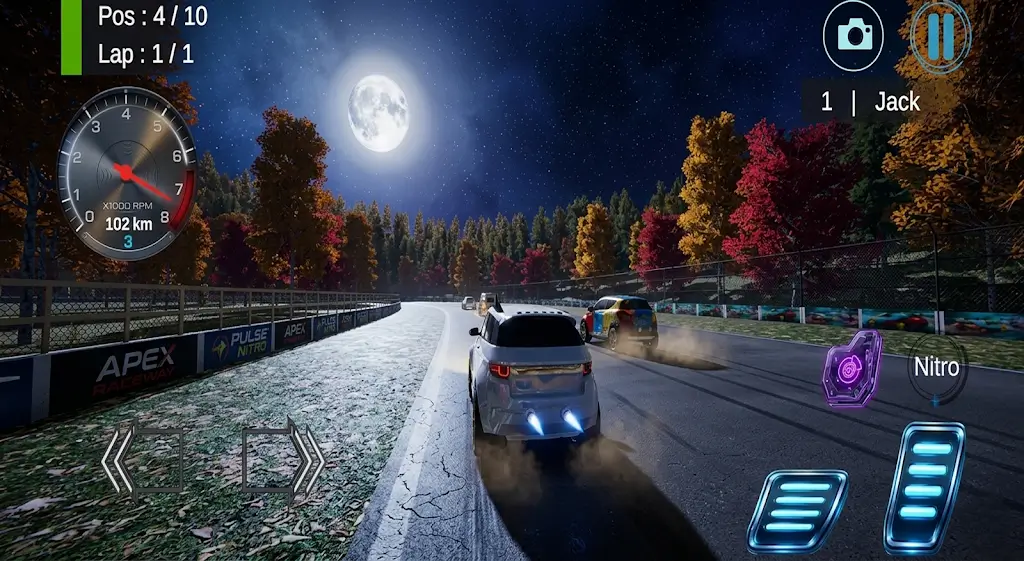Apply the wide brake pedal
1024x561 pixels.
(x=797, y=510)
